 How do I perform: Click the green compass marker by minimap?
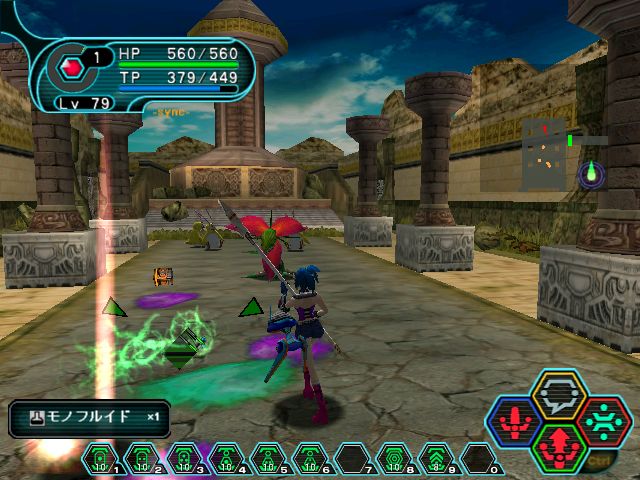click(x=591, y=174)
